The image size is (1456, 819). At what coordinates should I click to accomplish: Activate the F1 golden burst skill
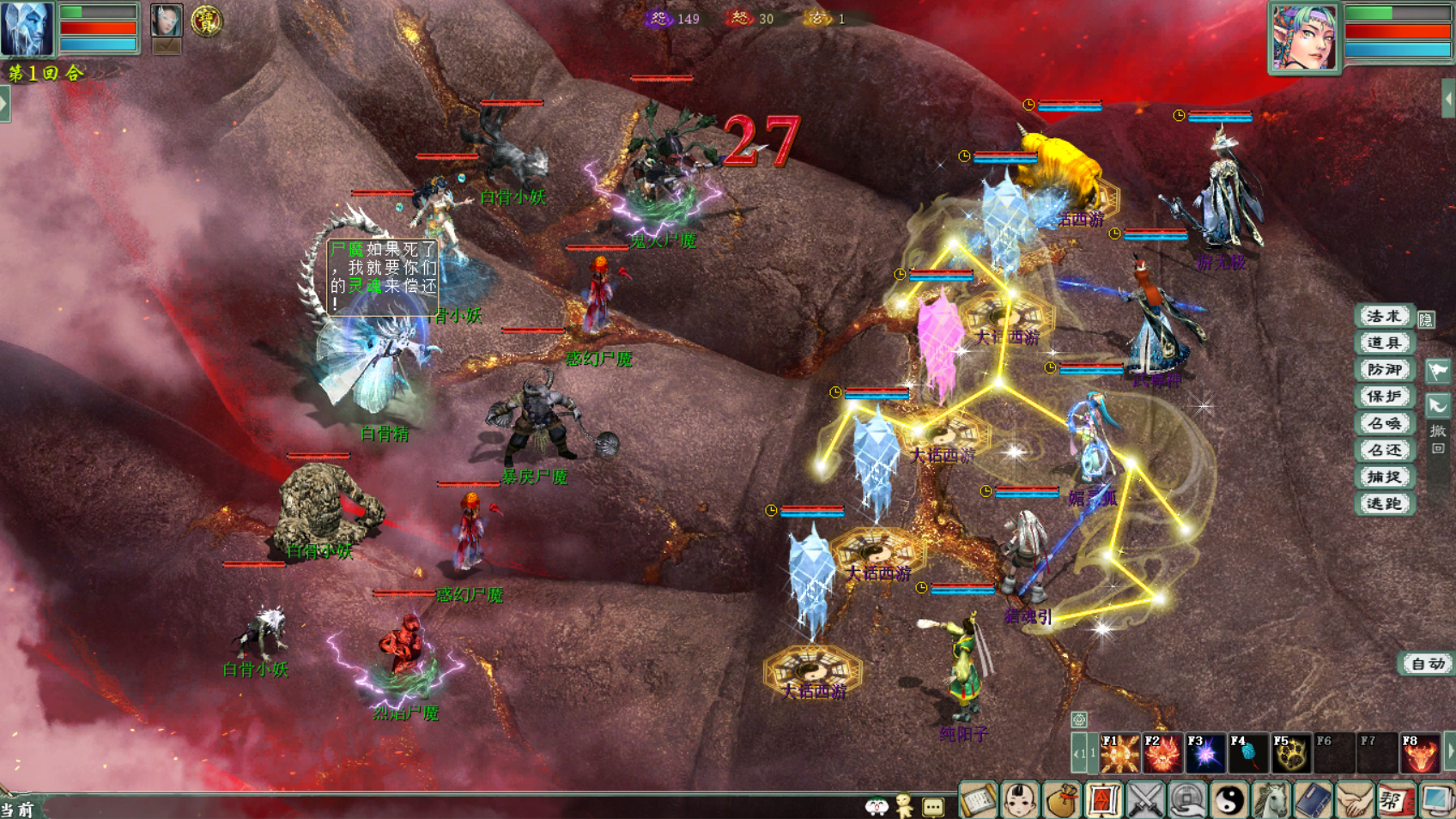pos(1119,754)
